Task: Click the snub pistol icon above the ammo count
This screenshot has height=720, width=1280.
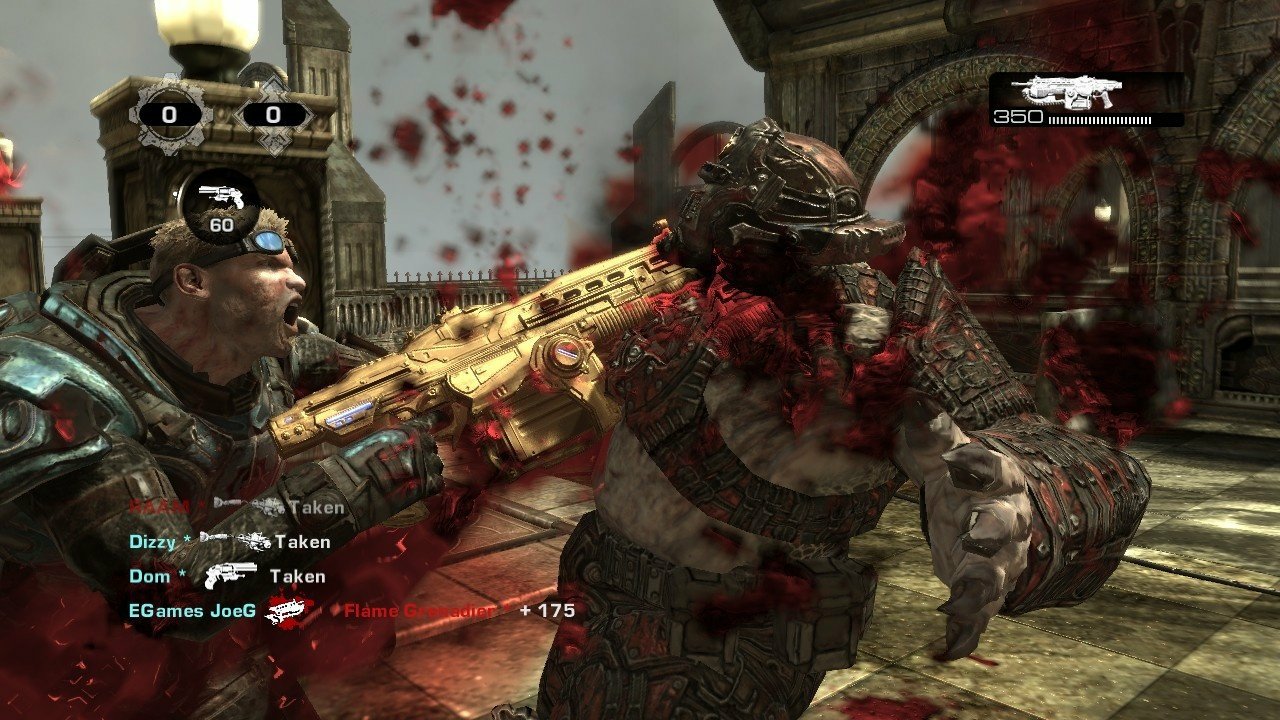Action: point(221,197)
